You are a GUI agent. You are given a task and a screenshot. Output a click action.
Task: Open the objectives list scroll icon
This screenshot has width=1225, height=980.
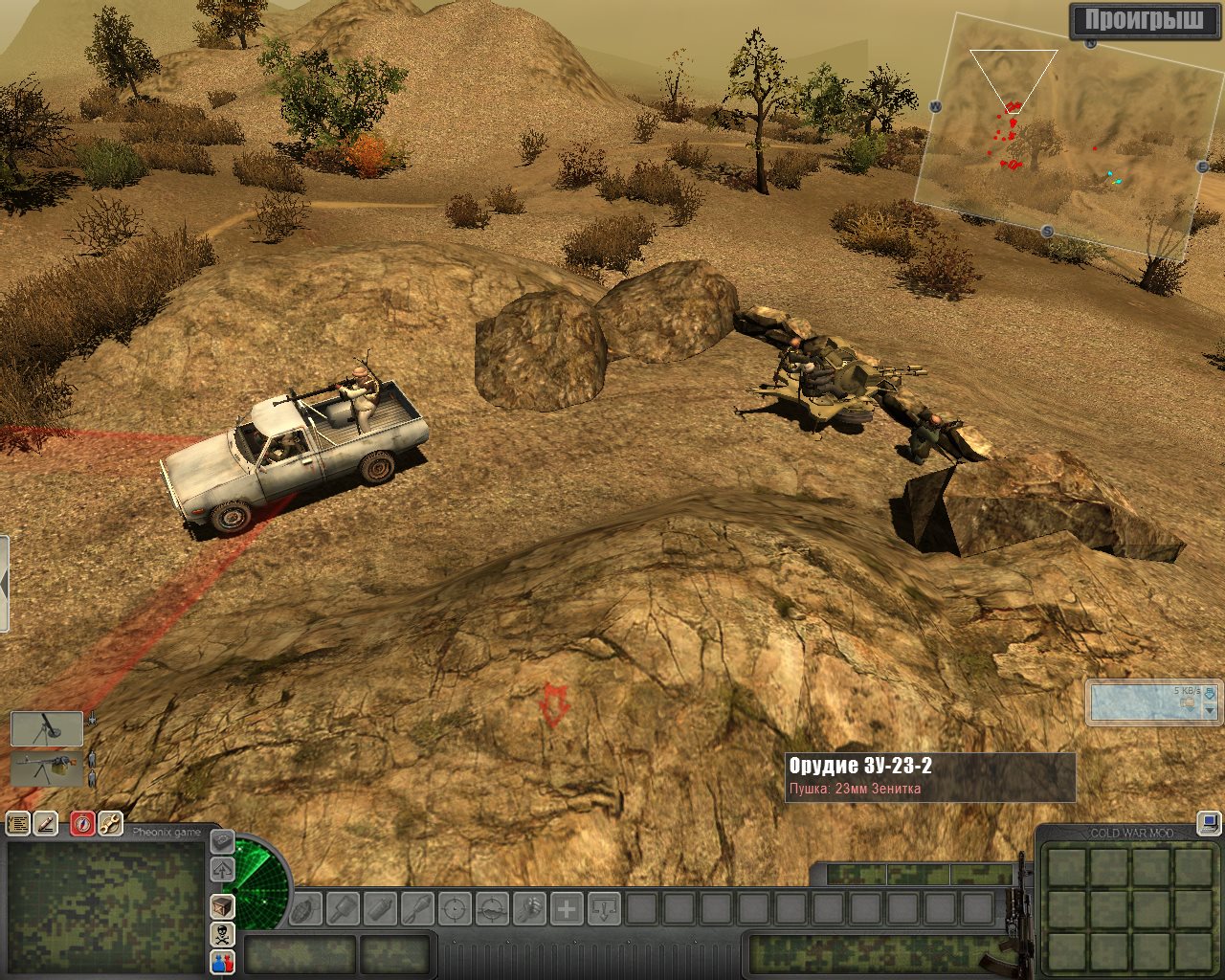(x=18, y=823)
